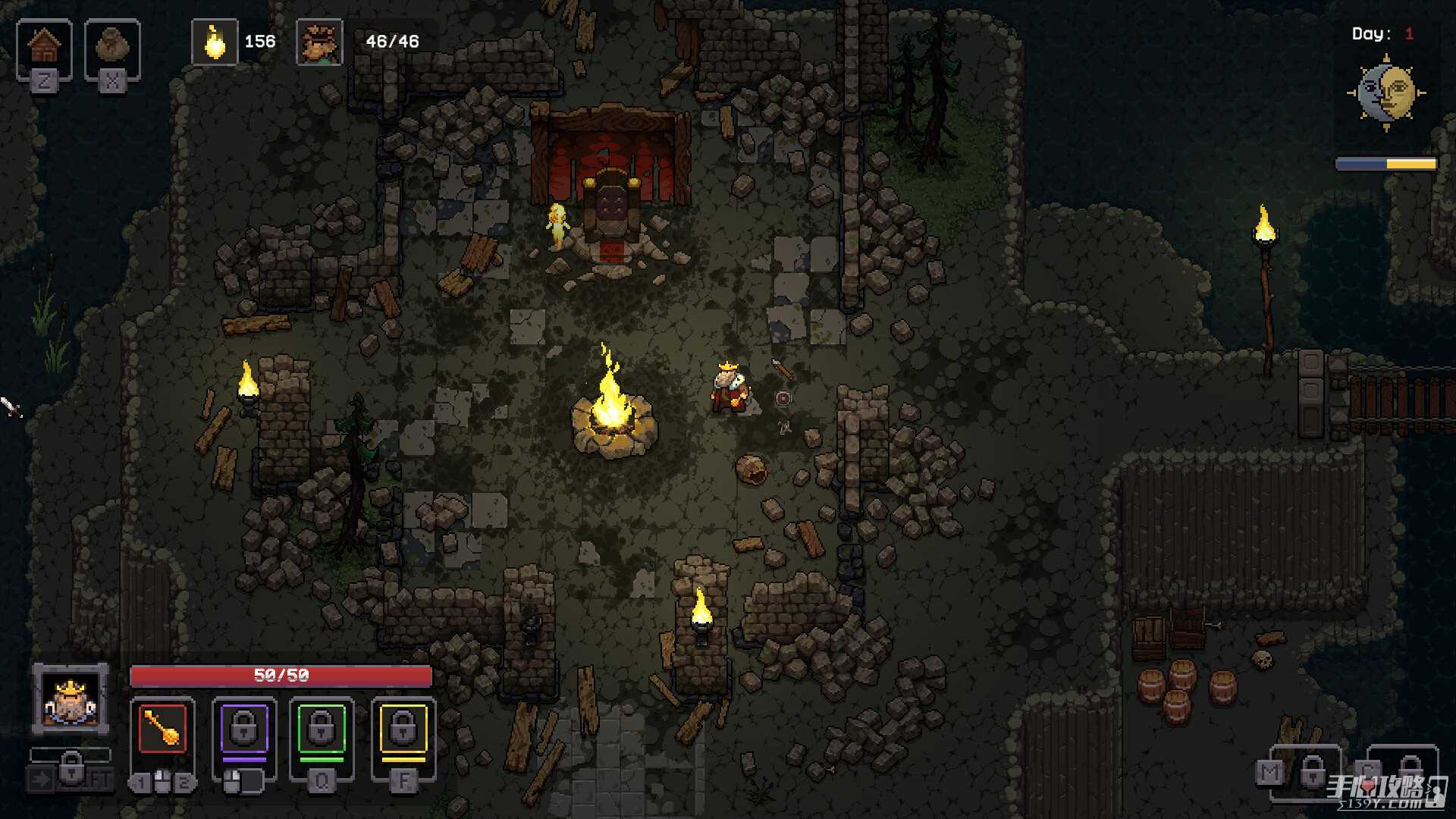Open the house build menu icon

pos(44,47)
